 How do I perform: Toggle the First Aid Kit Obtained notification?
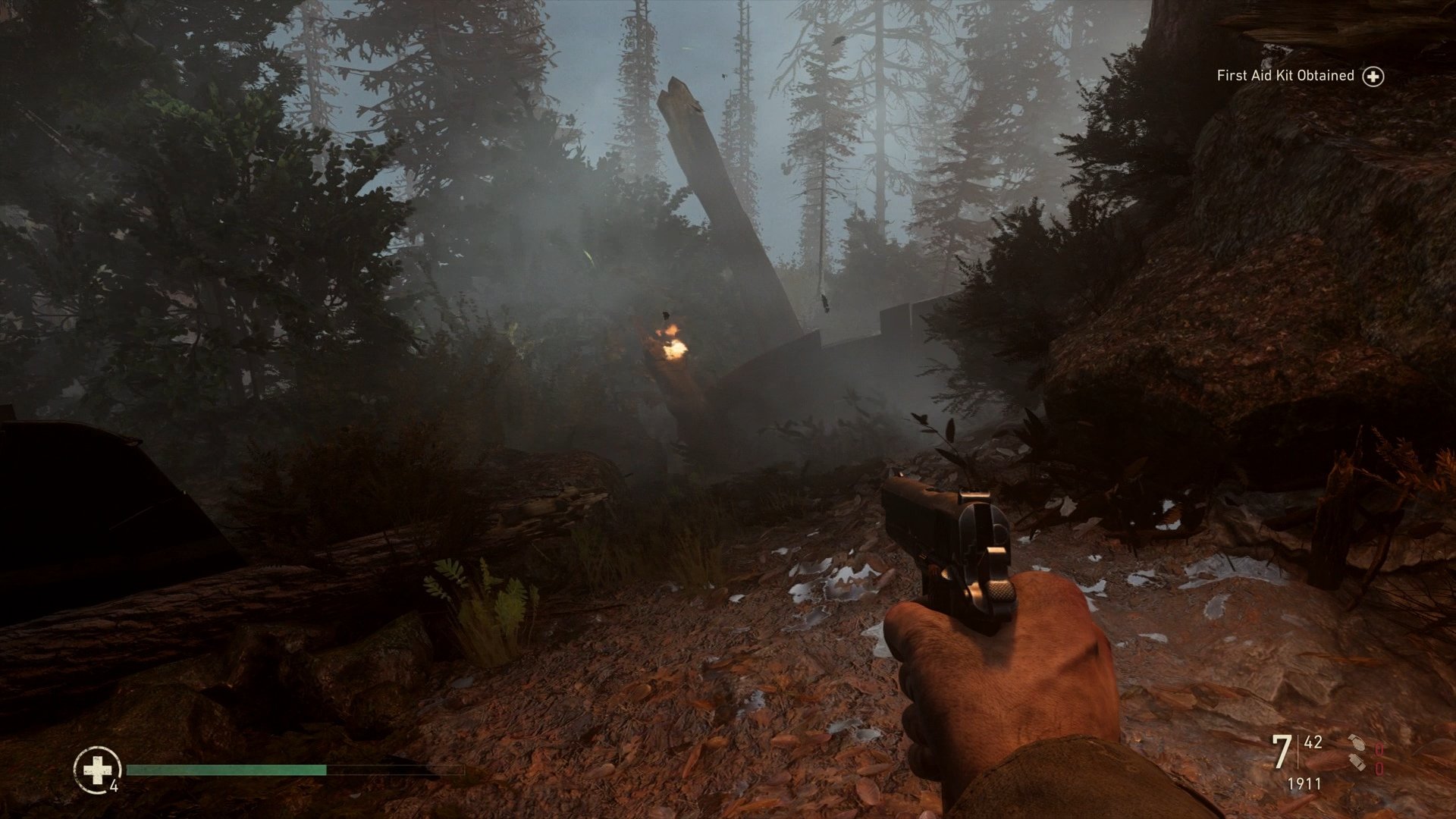pos(1285,75)
